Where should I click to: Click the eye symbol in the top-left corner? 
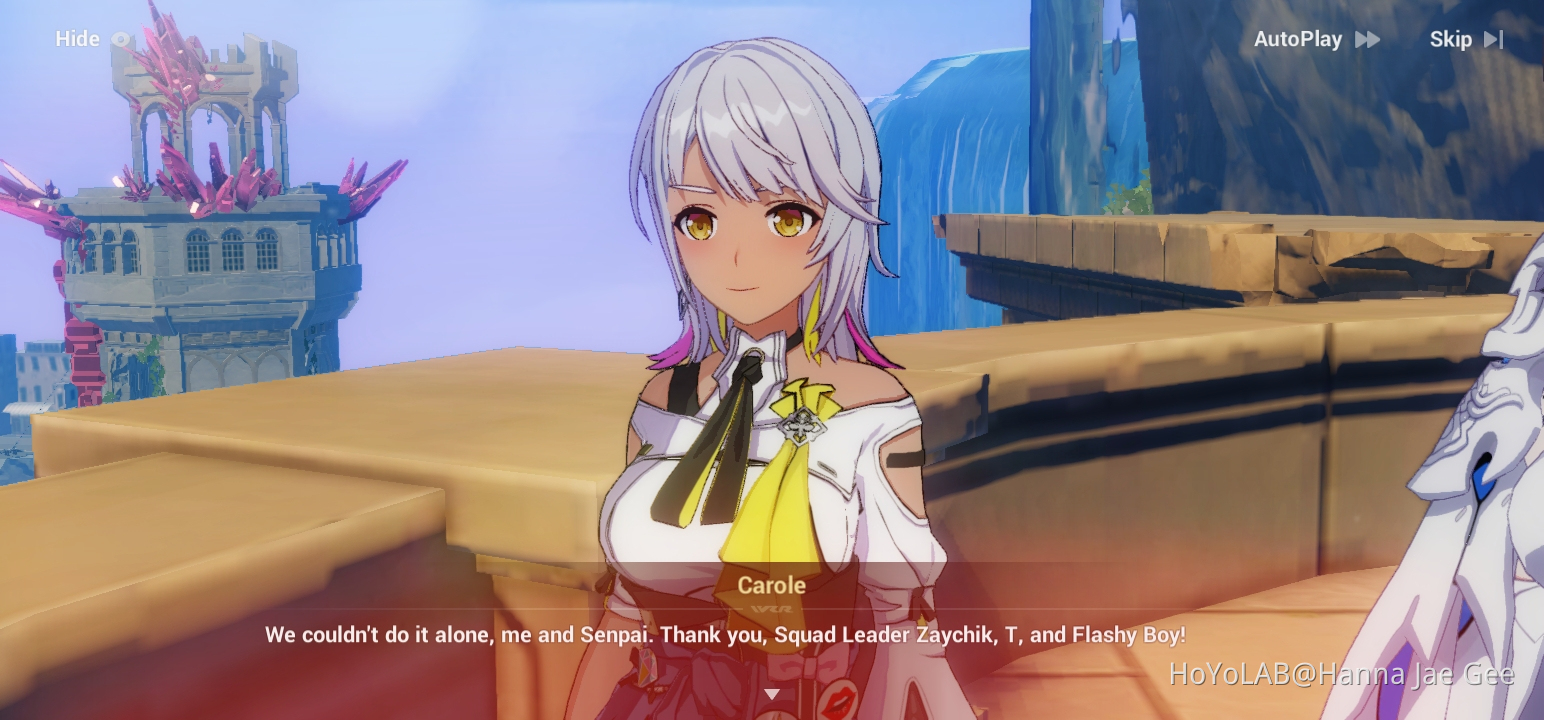[120, 39]
